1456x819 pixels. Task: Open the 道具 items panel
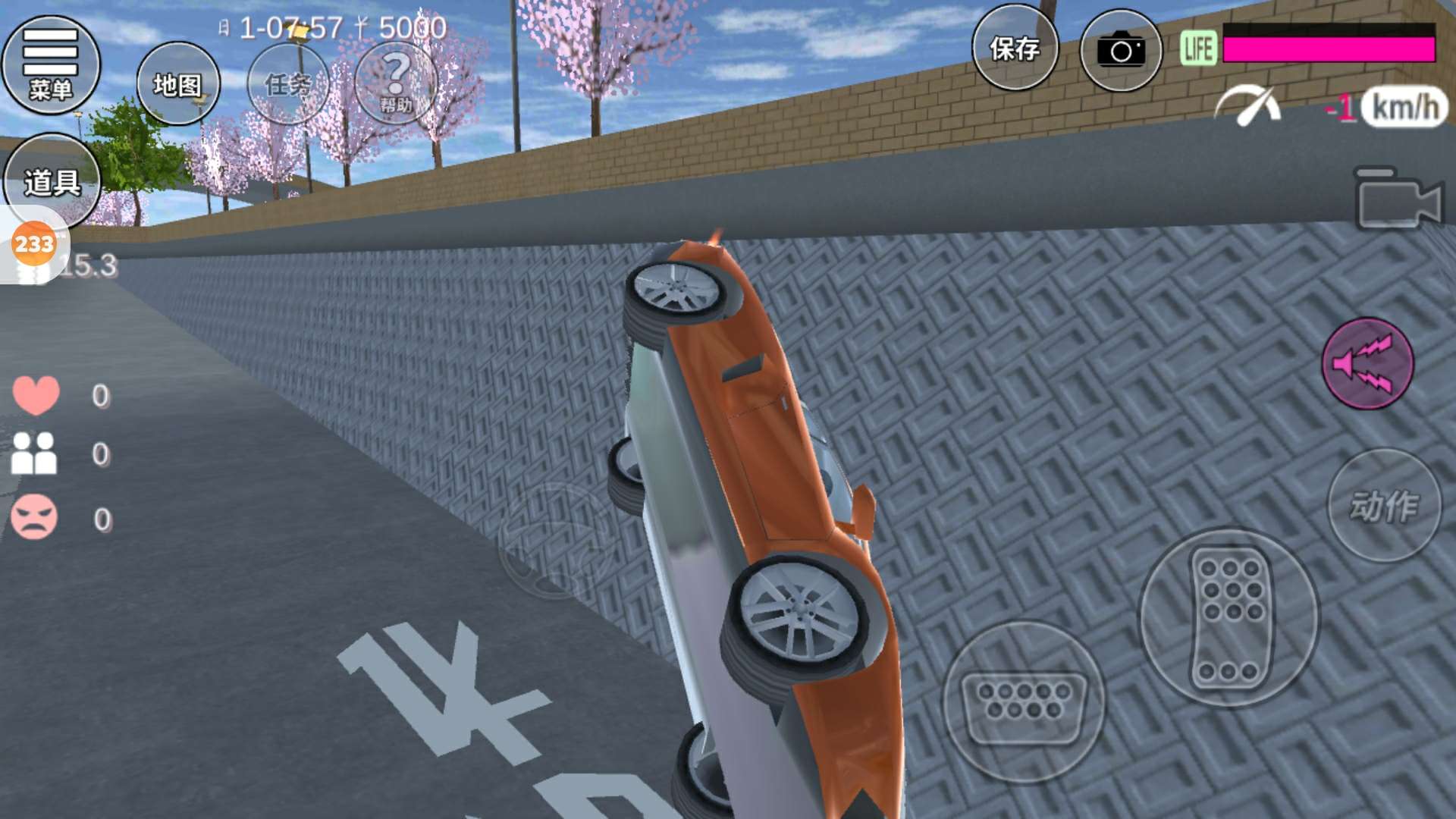tap(52, 182)
